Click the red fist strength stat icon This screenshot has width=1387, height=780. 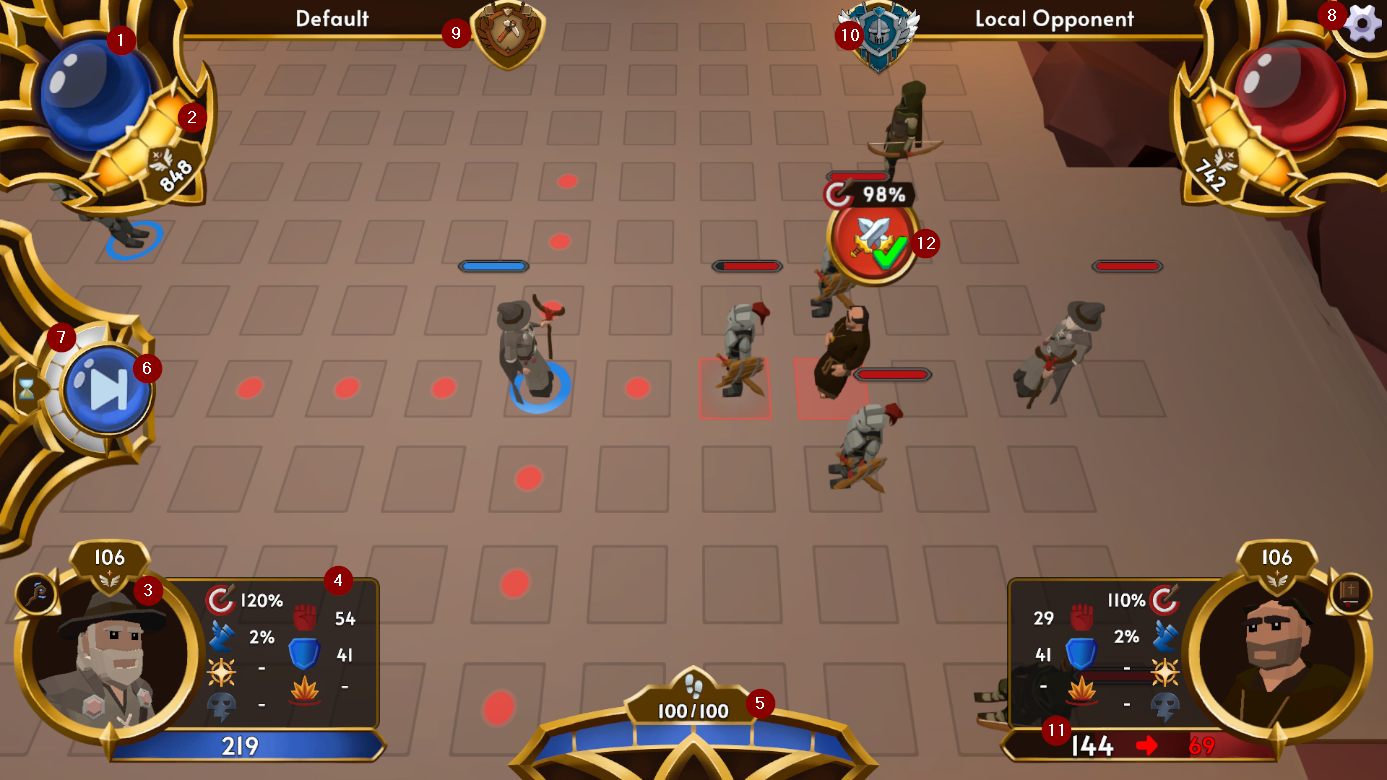[306, 615]
